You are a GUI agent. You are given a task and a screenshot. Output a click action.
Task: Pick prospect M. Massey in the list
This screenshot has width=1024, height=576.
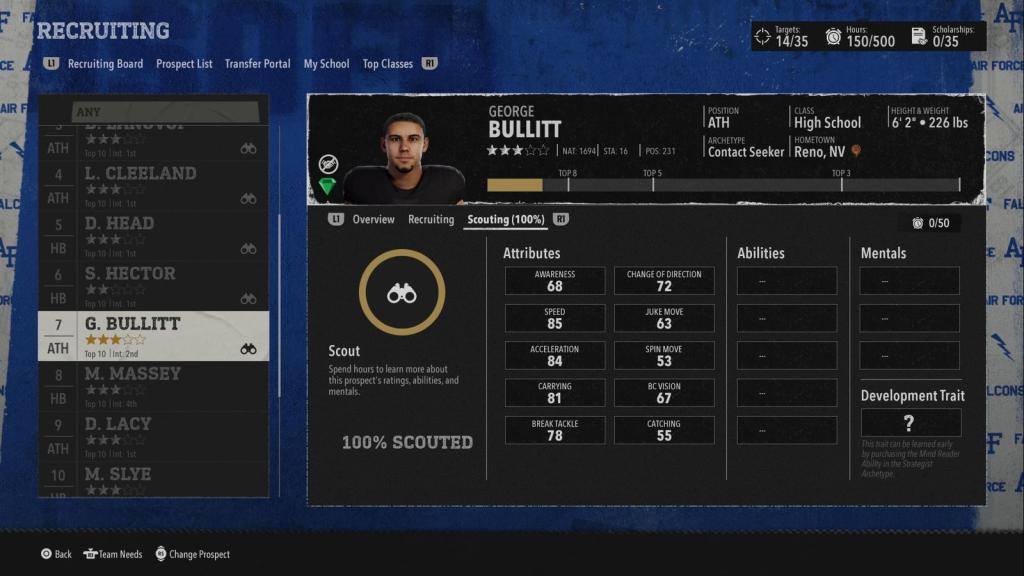(x=153, y=386)
